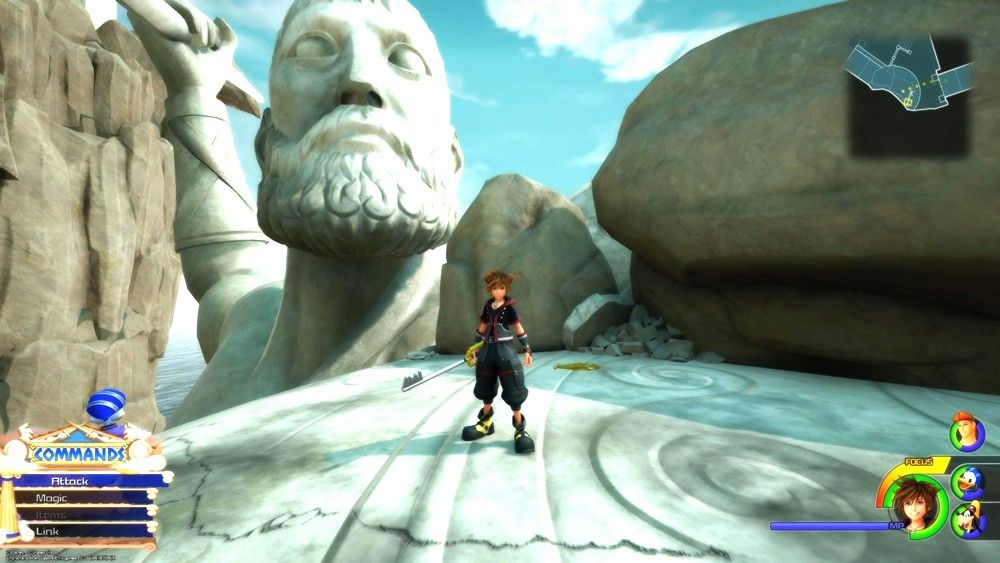The width and height of the screenshot is (1000, 563).
Task: Select Goofy's party portrait
Action: click(x=968, y=520)
